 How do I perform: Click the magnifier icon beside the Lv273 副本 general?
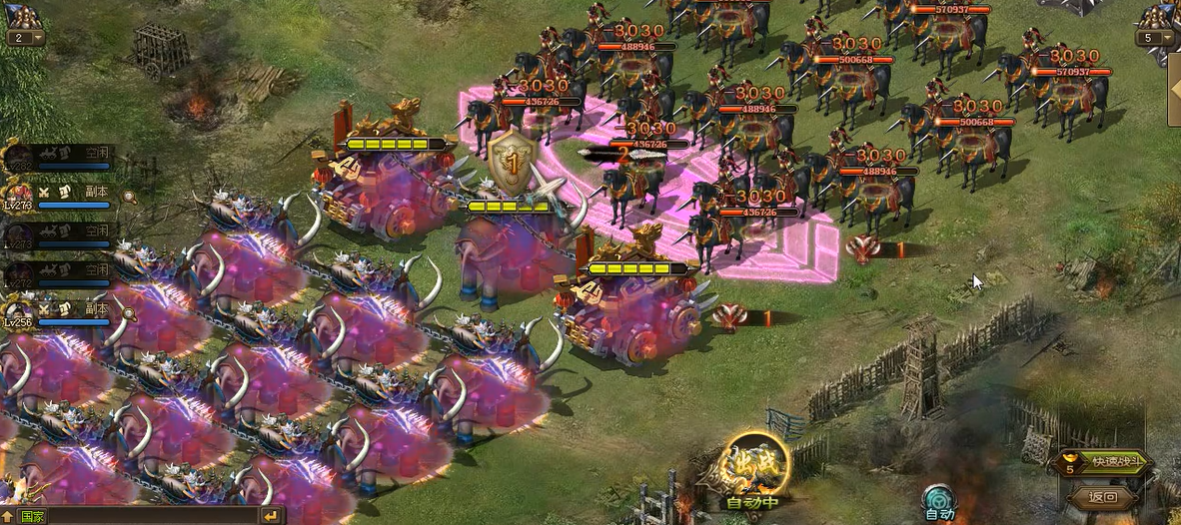coord(129,198)
